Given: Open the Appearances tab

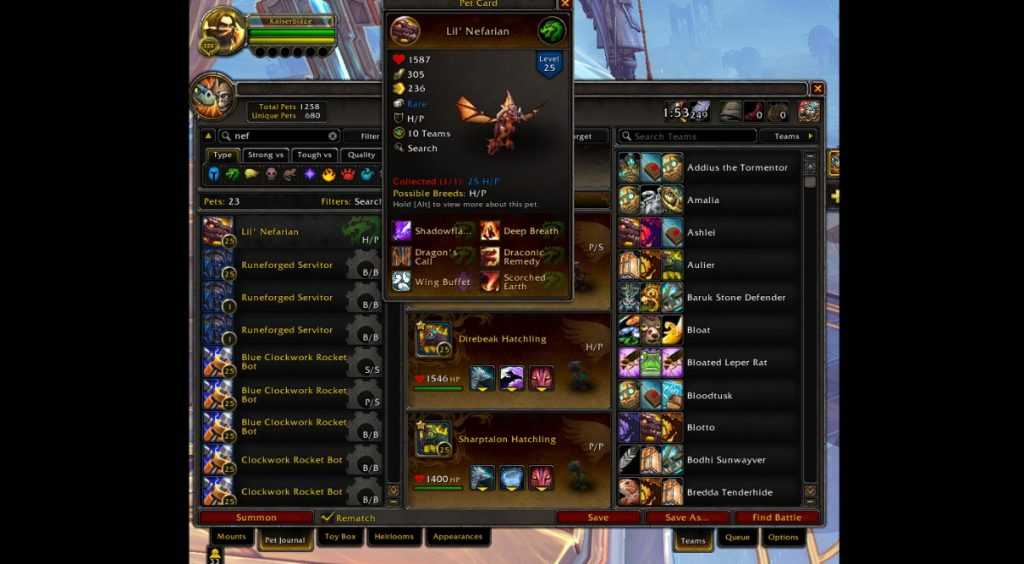Looking at the screenshot, I should [x=457, y=537].
